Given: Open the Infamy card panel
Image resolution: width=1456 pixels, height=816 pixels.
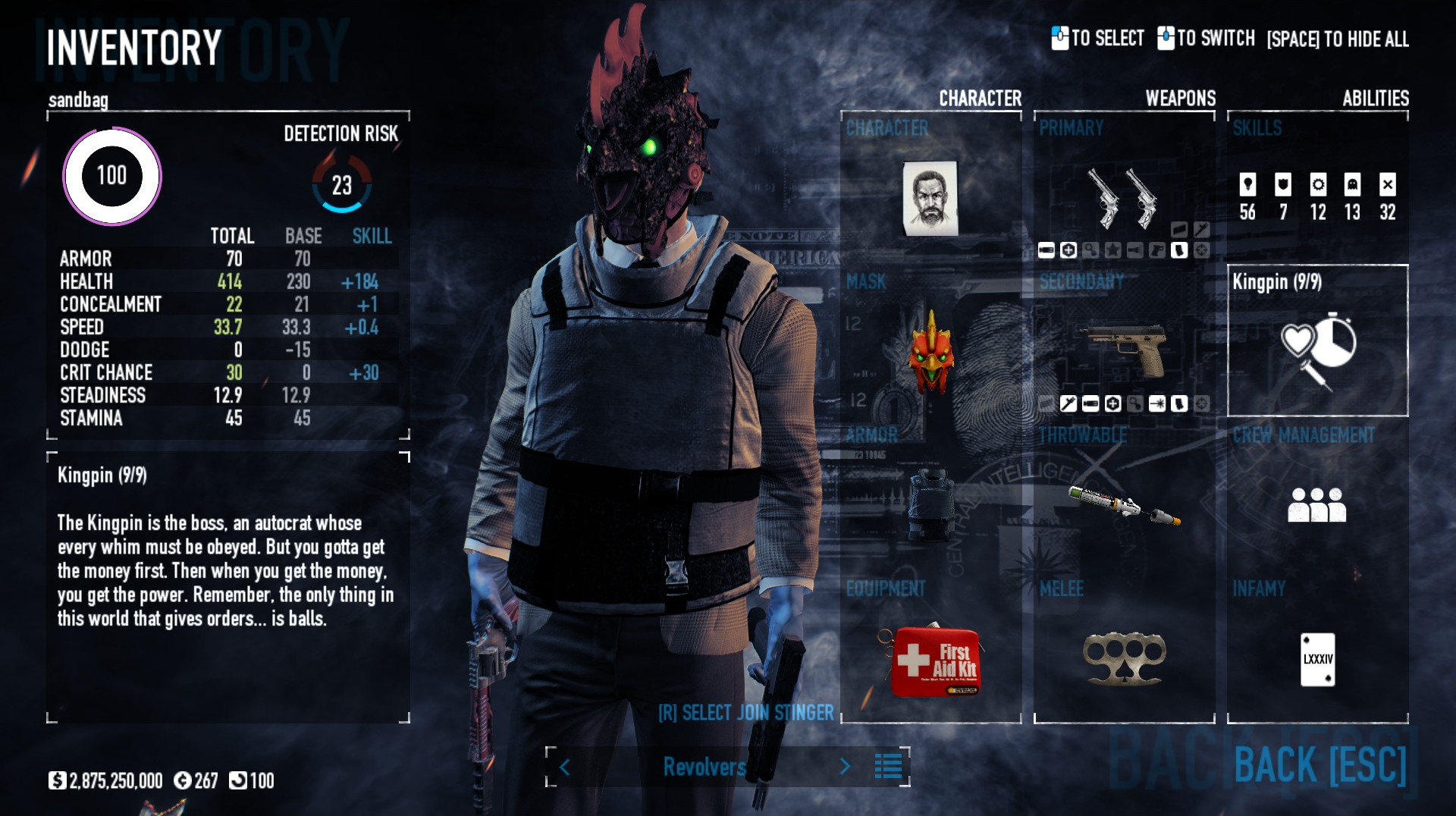Looking at the screenshot, I should point(1317,658).
